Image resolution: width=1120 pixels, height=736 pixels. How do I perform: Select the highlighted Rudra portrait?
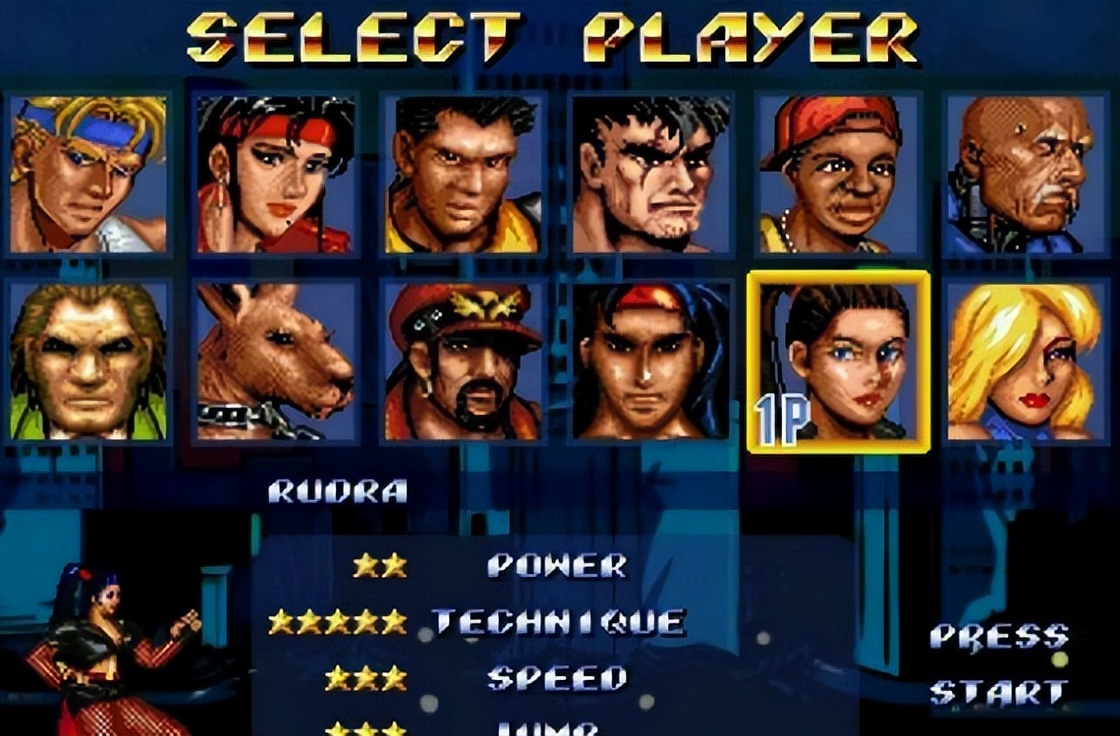(x=838, y=361)
